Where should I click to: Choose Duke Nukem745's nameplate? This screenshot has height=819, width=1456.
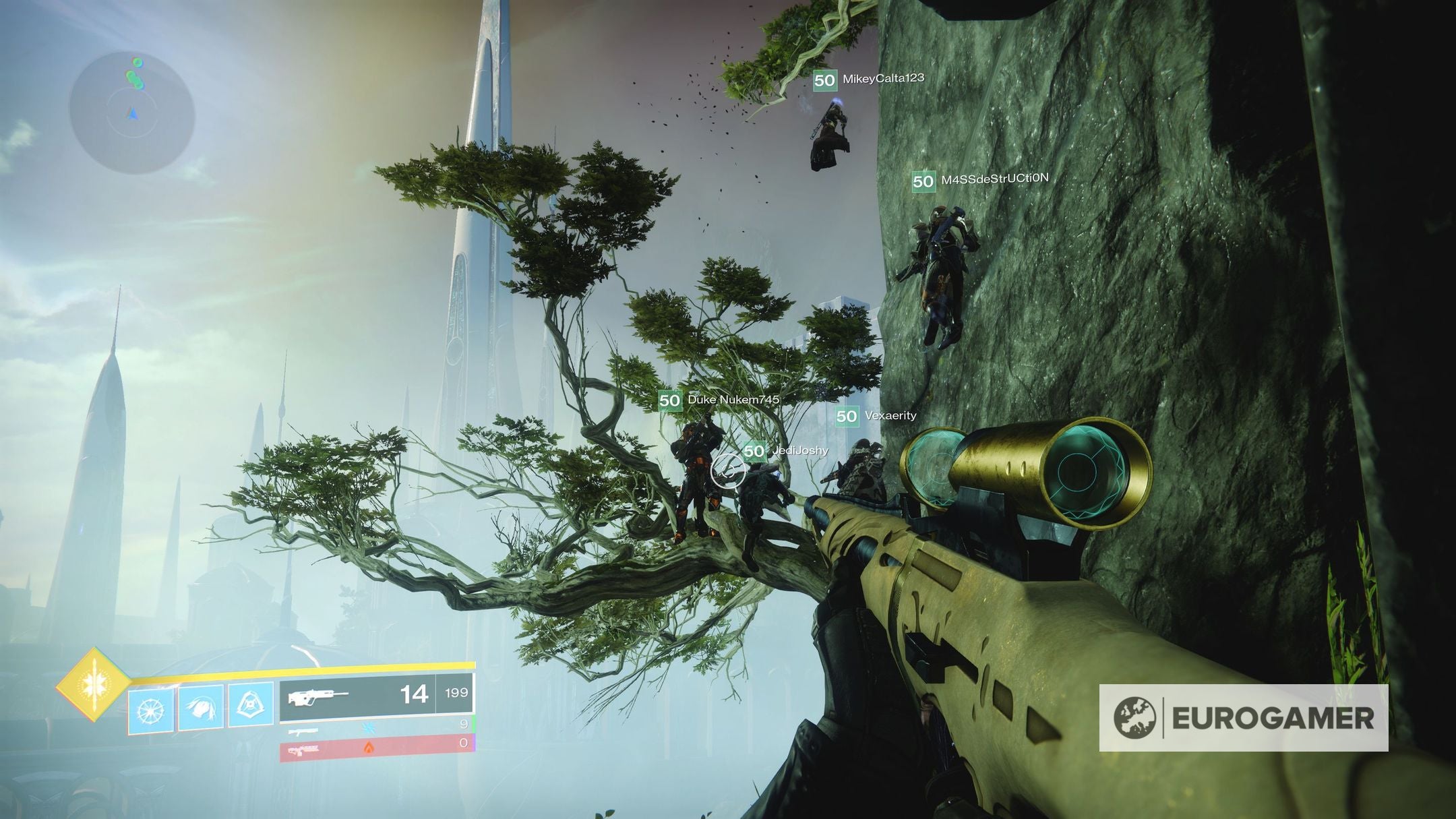click(720, 400)
